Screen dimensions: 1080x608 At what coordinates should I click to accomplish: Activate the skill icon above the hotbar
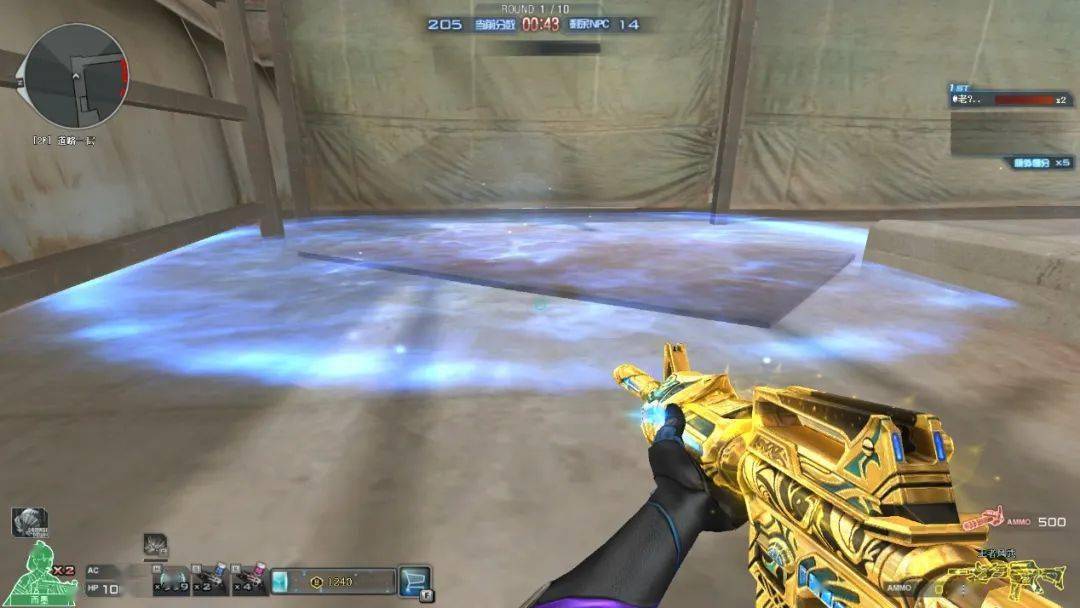155,544
